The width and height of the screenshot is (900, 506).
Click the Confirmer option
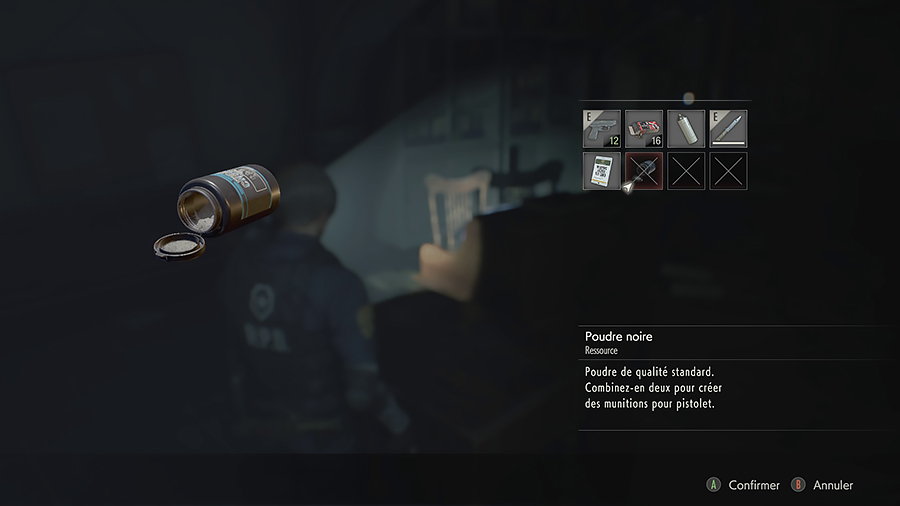tap(753, 485)
